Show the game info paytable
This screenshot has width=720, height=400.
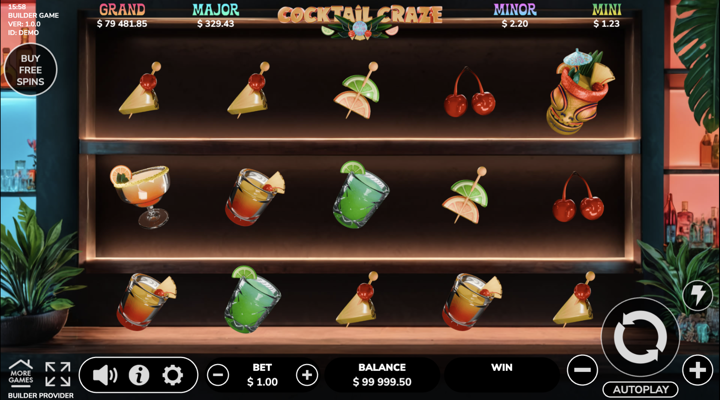coord(139,375)
